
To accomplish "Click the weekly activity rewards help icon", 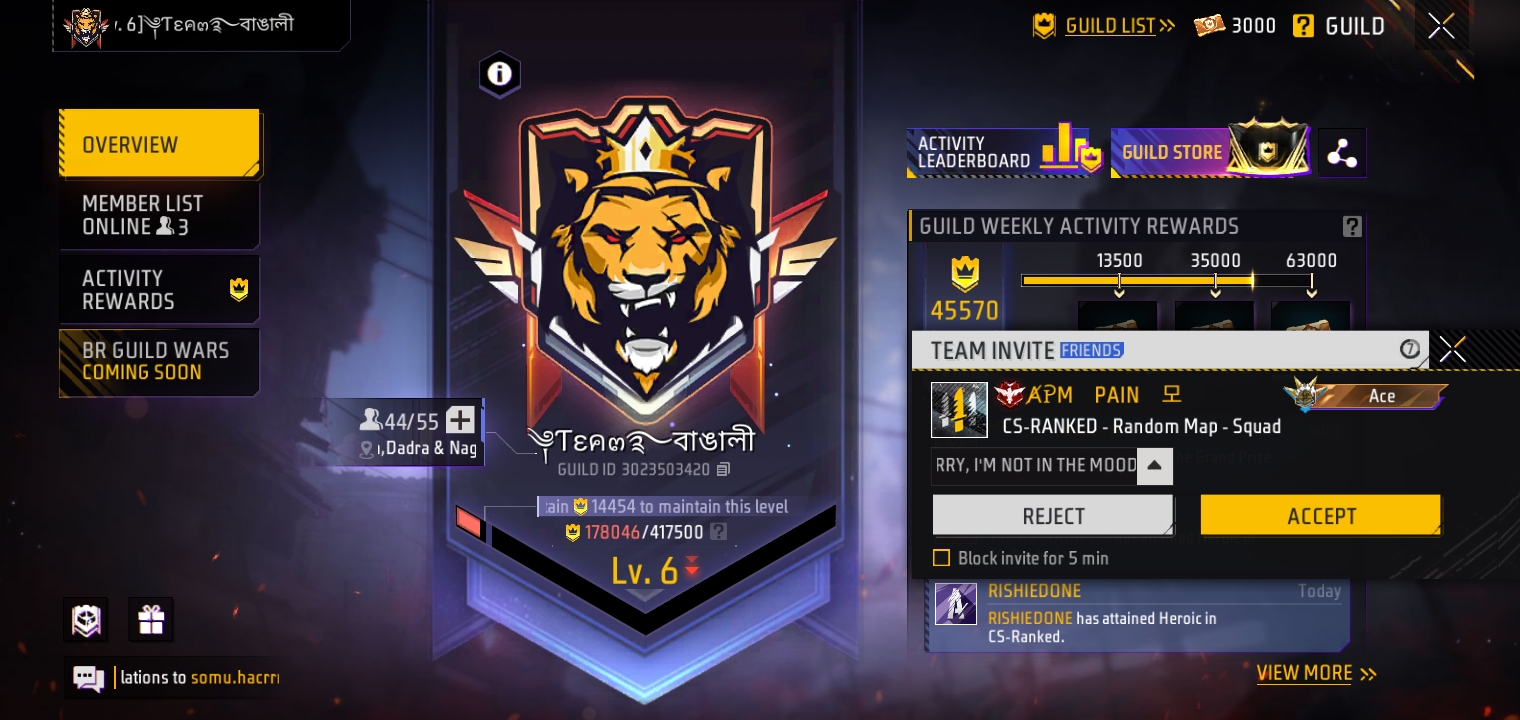I will click(1352, 226).
